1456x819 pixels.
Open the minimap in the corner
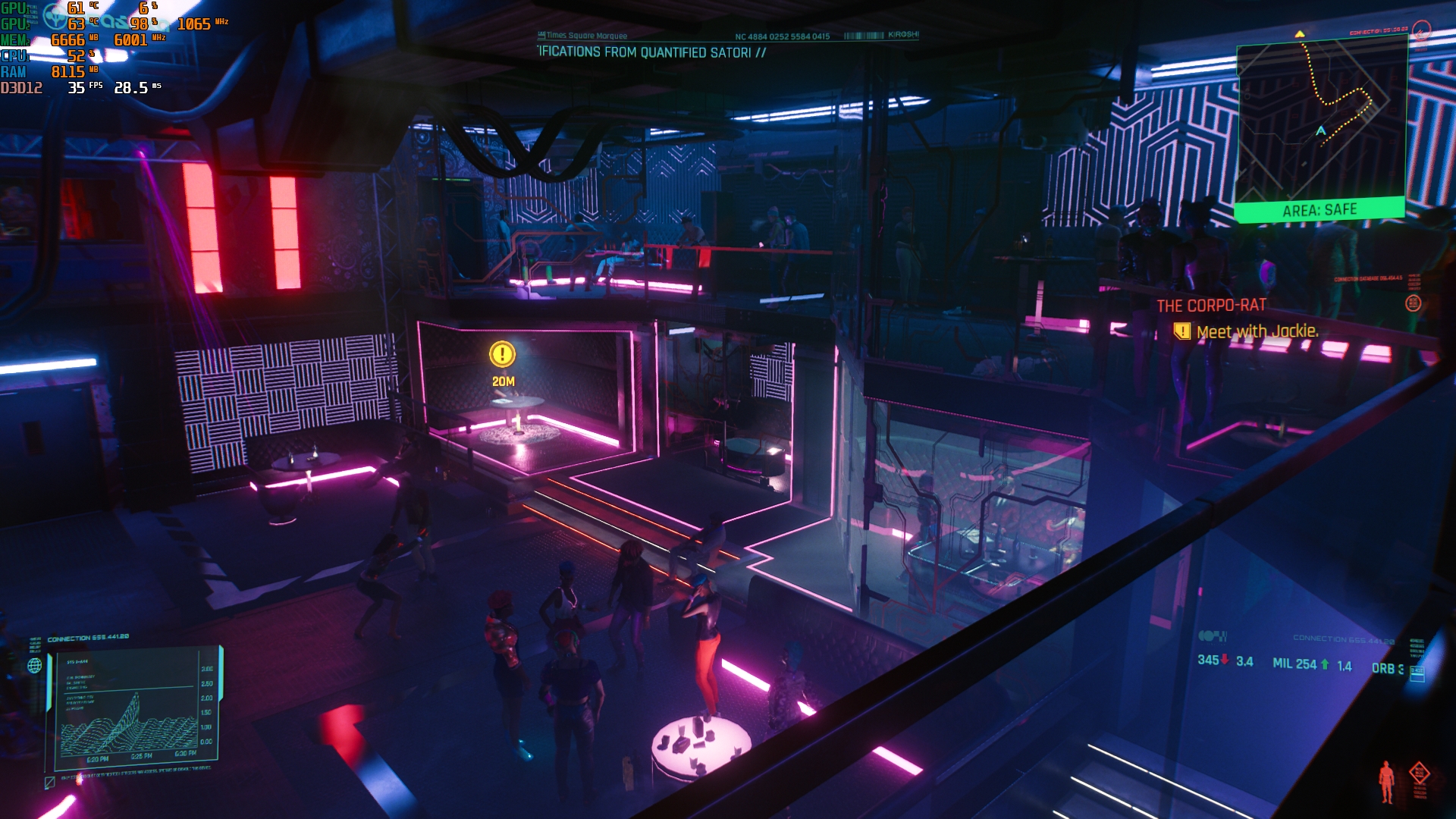pyautogui.click(x=1321, y=121)
